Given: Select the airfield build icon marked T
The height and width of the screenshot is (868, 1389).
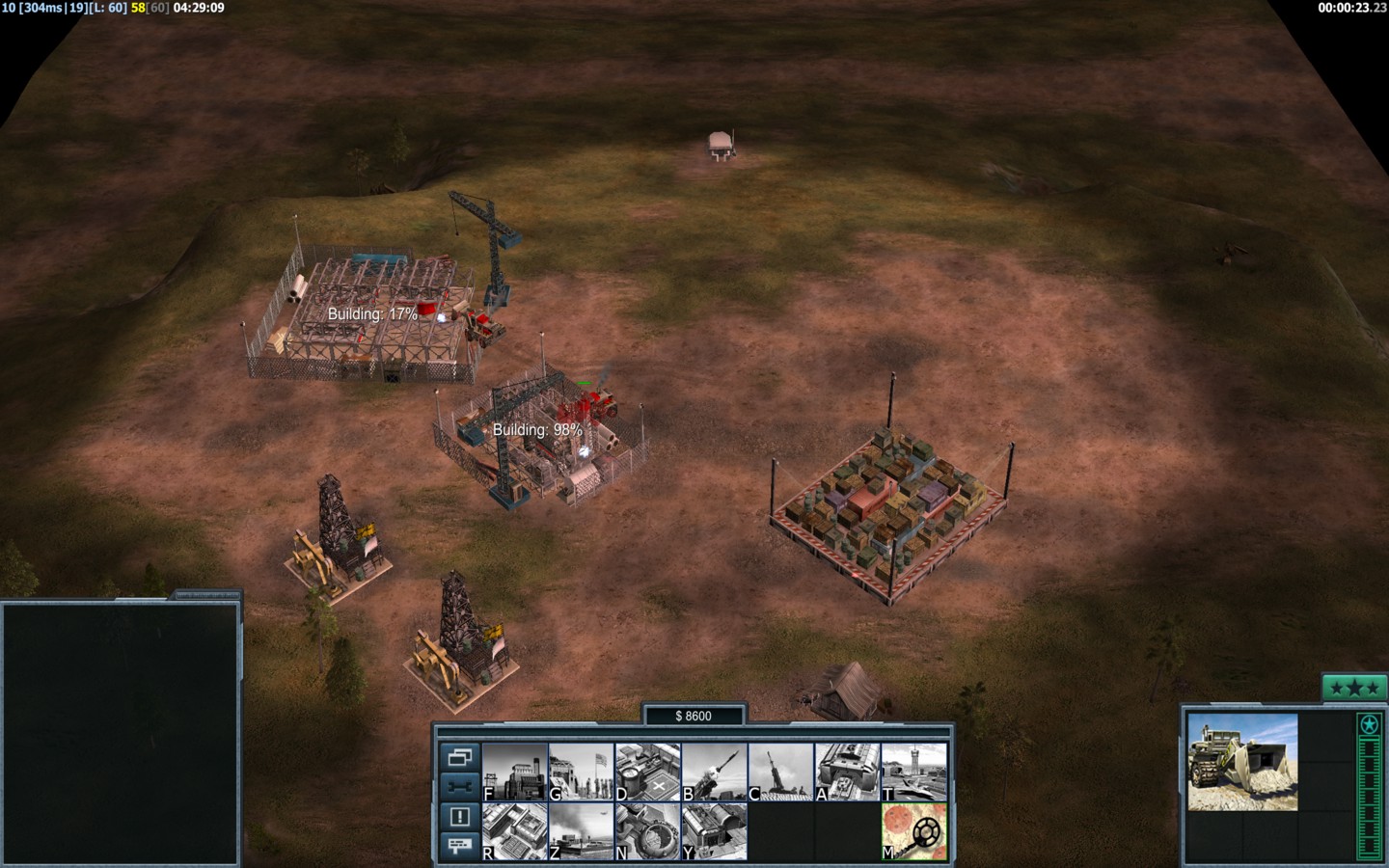Looking at the screenshot, I should point(914,772).
